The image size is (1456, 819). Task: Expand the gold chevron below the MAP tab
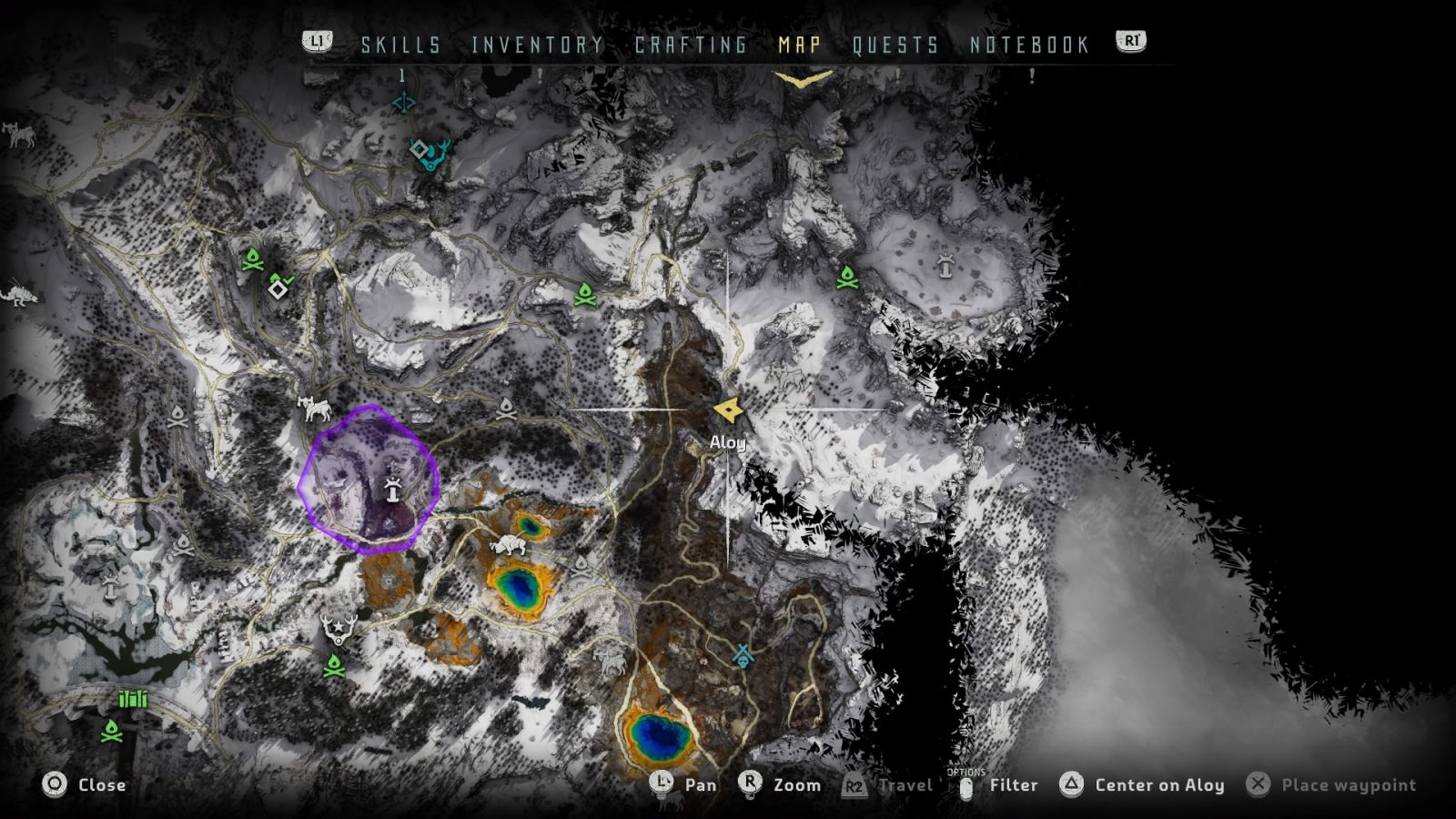click(801, 78)
